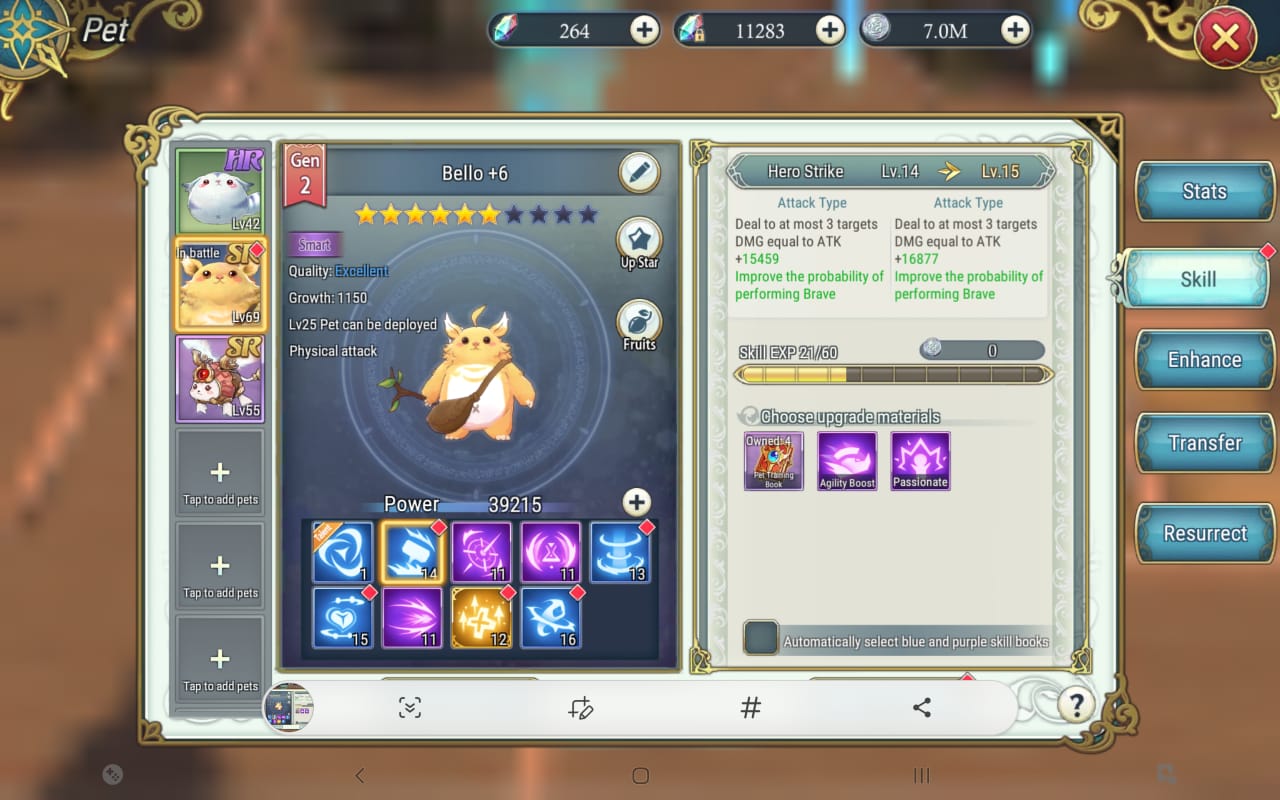Pick the Pet Training Book material

(x=773, y=461)
